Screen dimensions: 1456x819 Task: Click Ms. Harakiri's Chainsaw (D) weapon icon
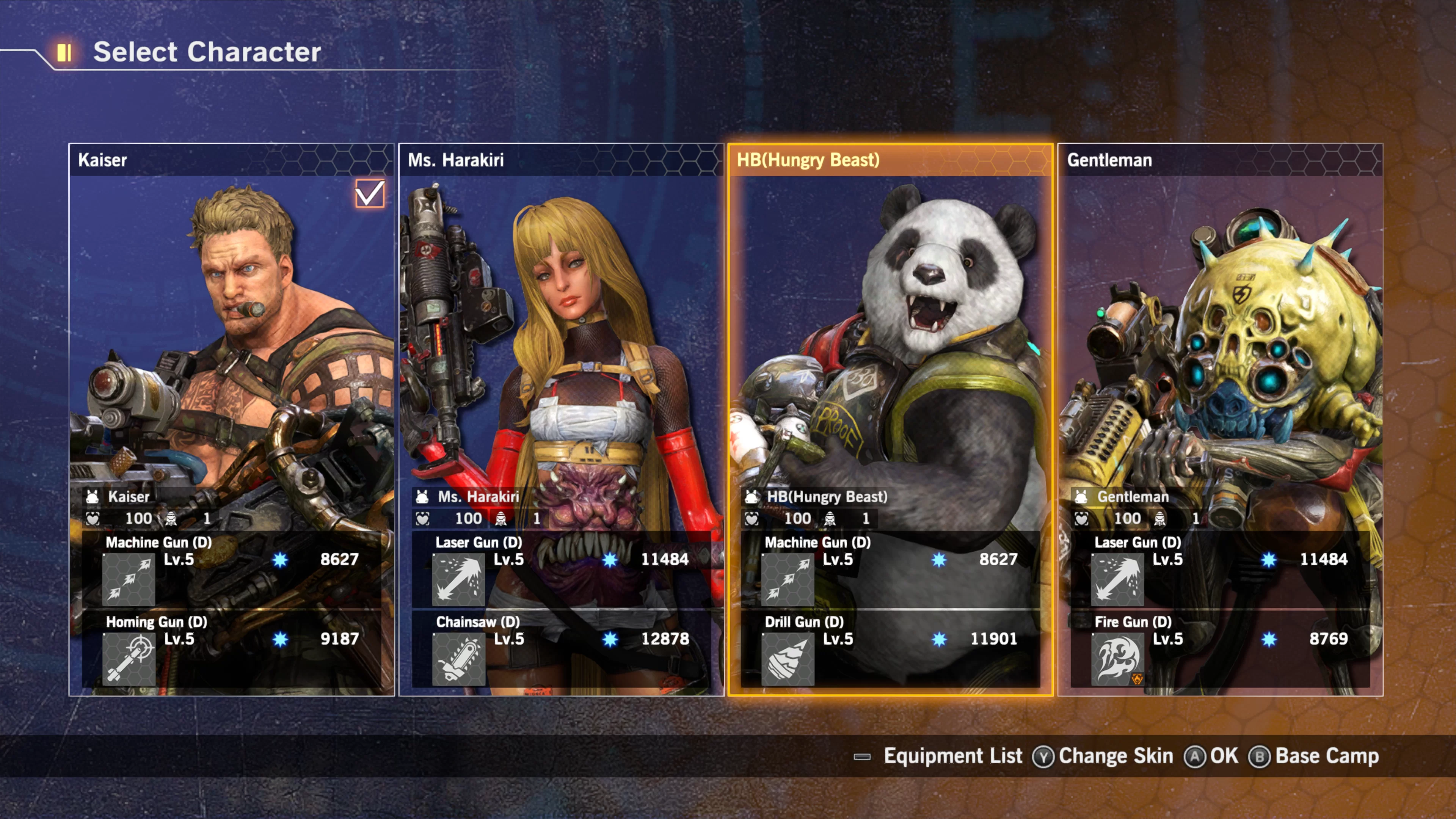[x=458, y=659]
